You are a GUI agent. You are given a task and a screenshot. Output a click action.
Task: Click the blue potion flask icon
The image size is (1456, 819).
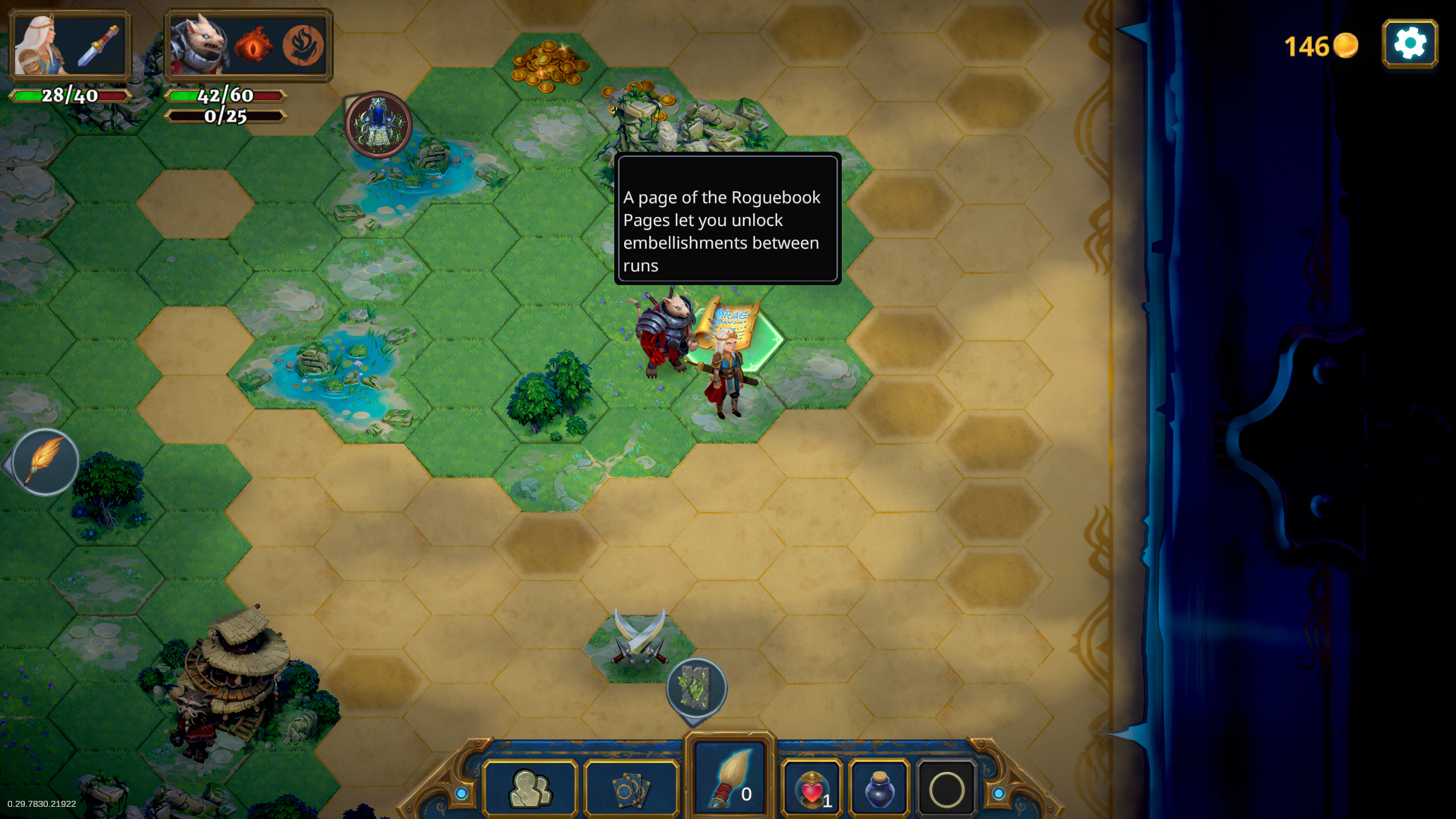click(x=879, y=789)
